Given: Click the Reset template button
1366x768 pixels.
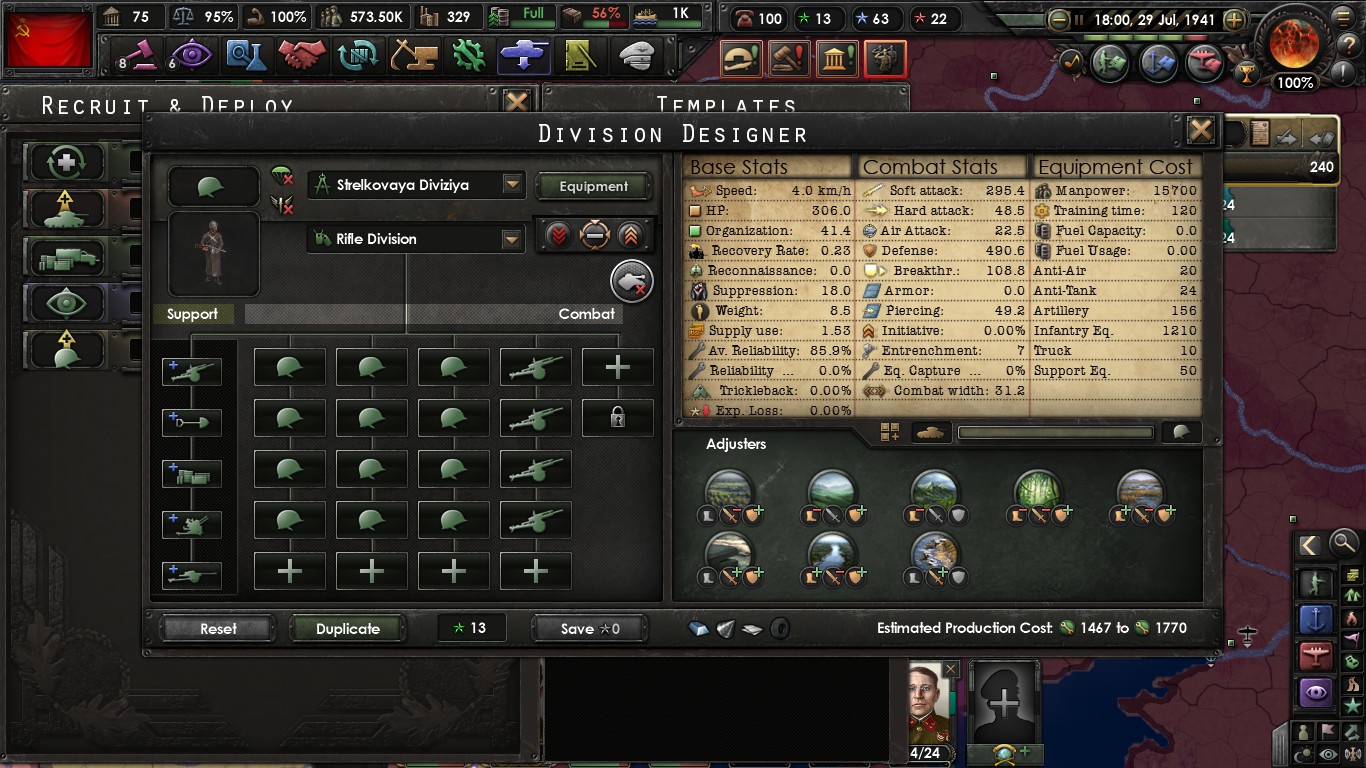Looking at the screenshot, I should click(216, 628).
